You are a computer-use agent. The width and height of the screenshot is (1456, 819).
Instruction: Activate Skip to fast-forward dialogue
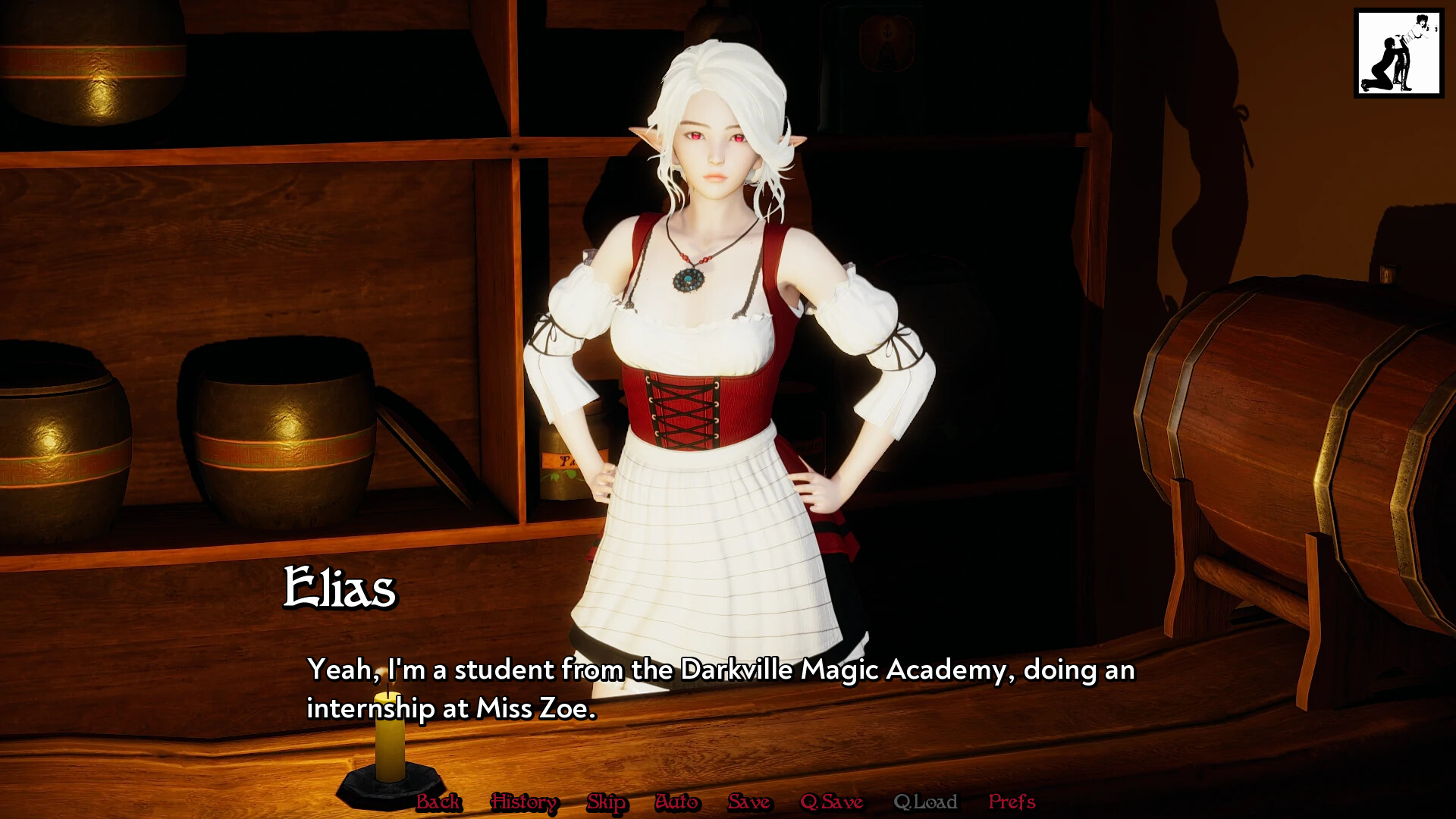click(606, 802)
